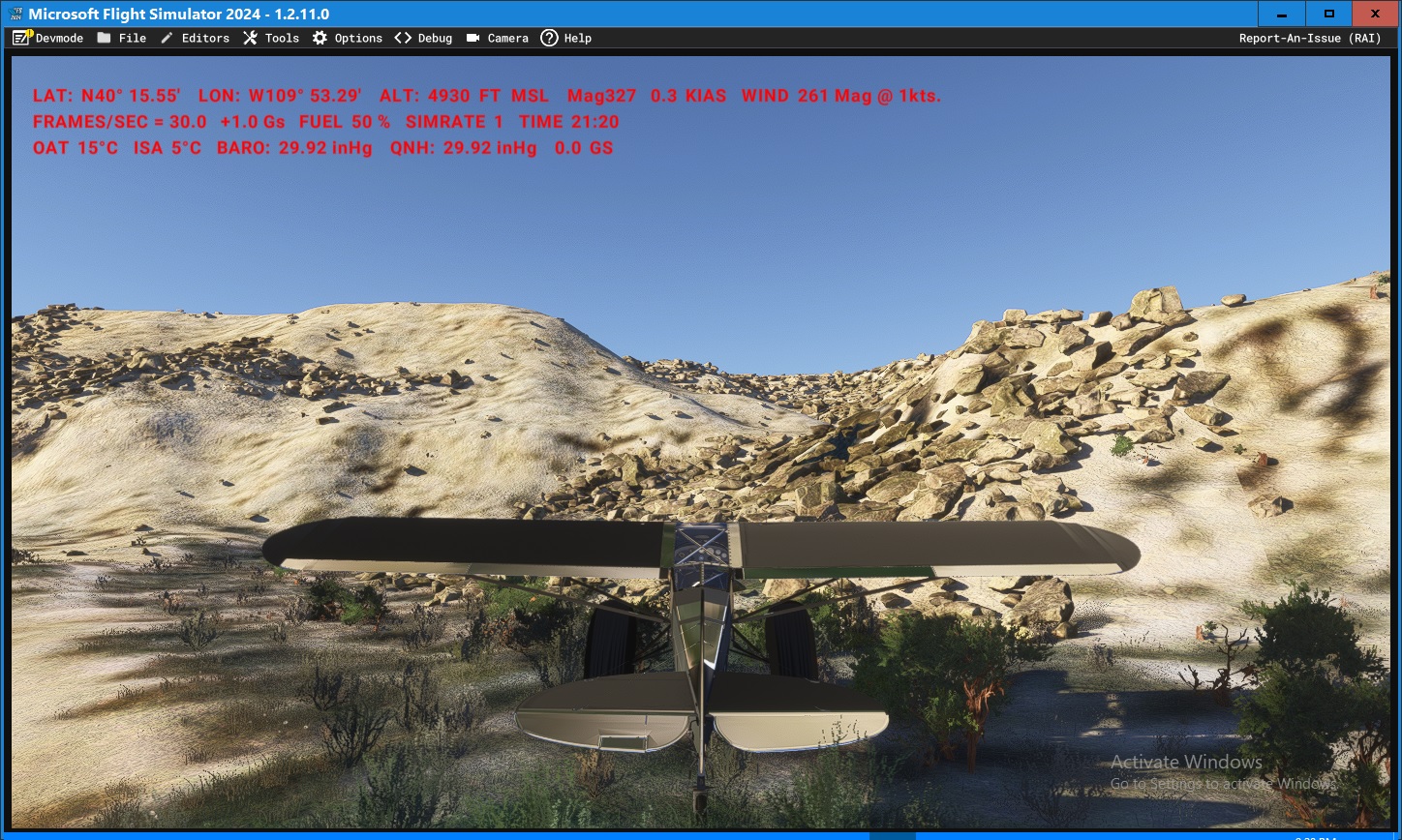This screenshot has height=840, width=1402.
Task: Open the Camera menu
Action: 507,38
